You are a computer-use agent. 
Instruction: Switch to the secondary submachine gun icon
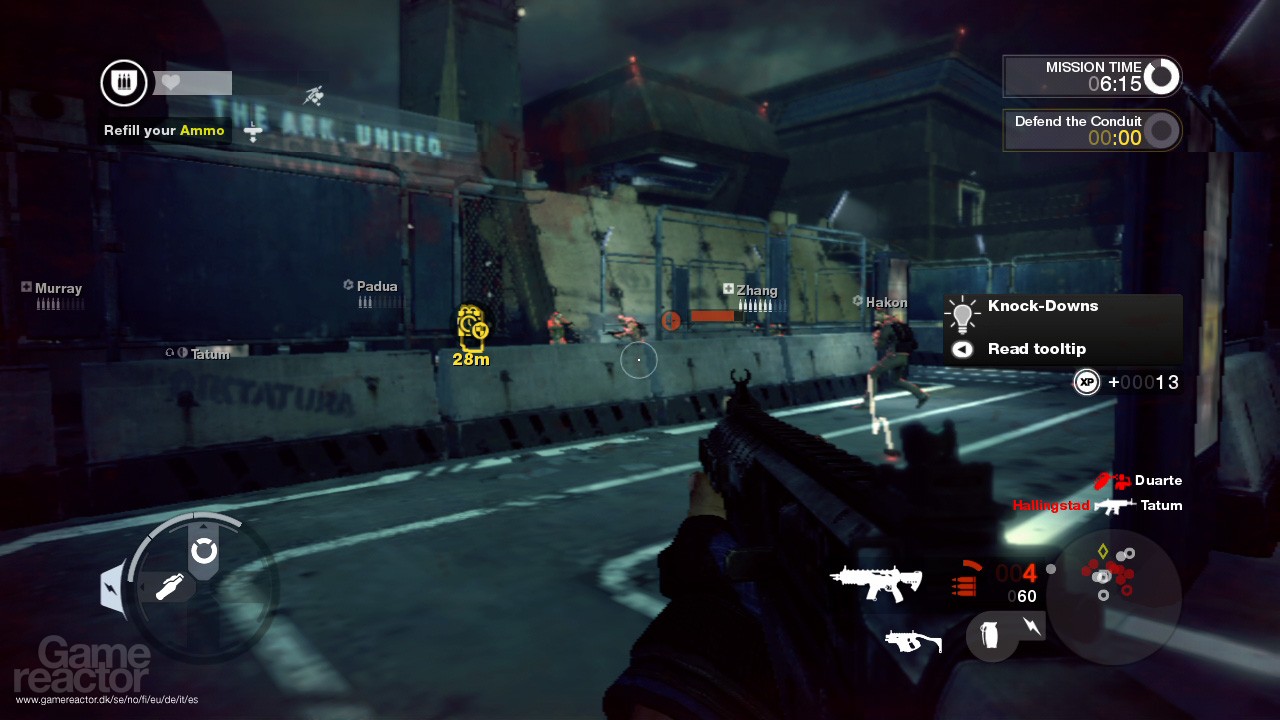pyautogui.click(x=913, y=641)
